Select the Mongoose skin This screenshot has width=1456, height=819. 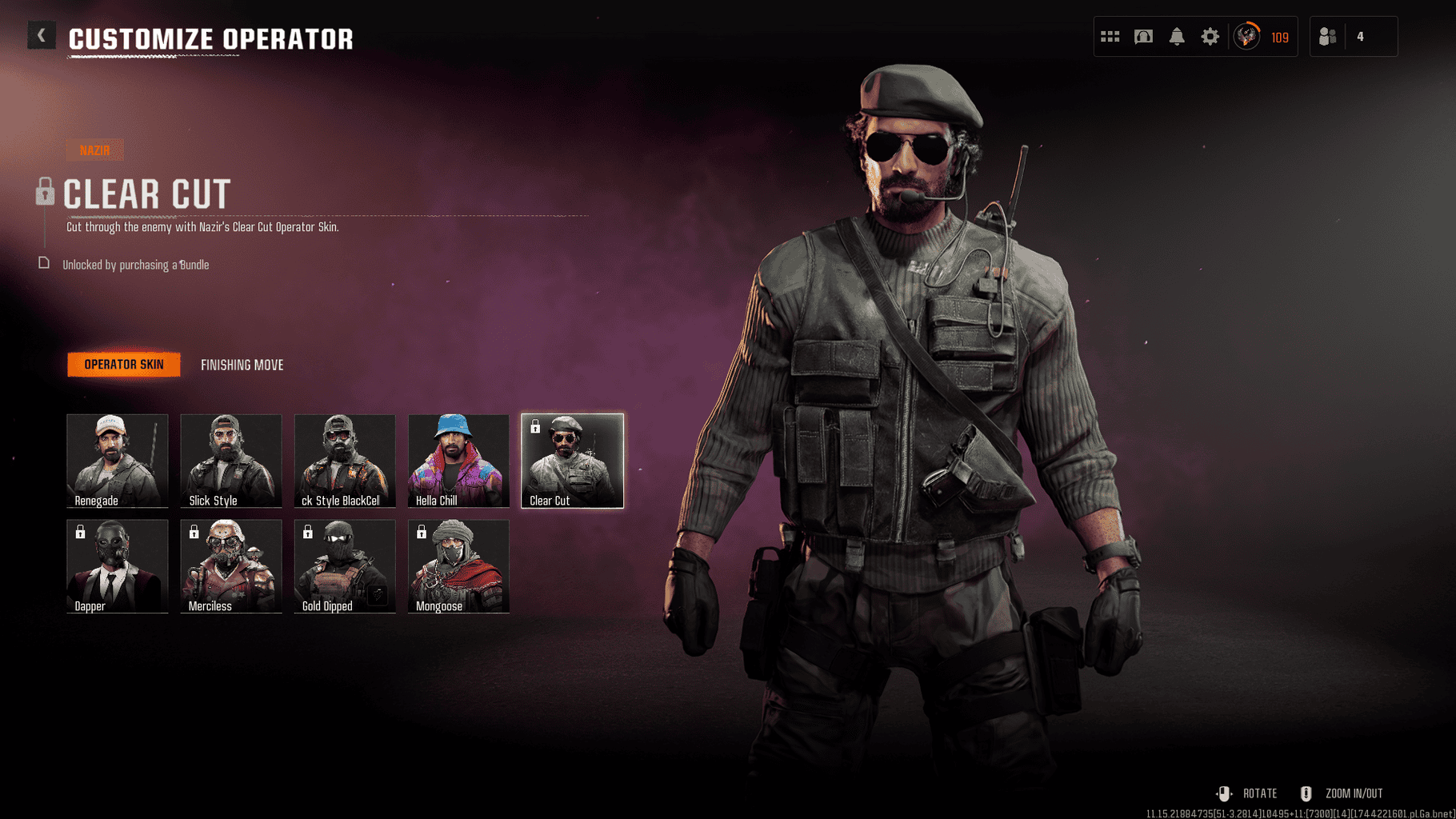(x=458, y=565)
